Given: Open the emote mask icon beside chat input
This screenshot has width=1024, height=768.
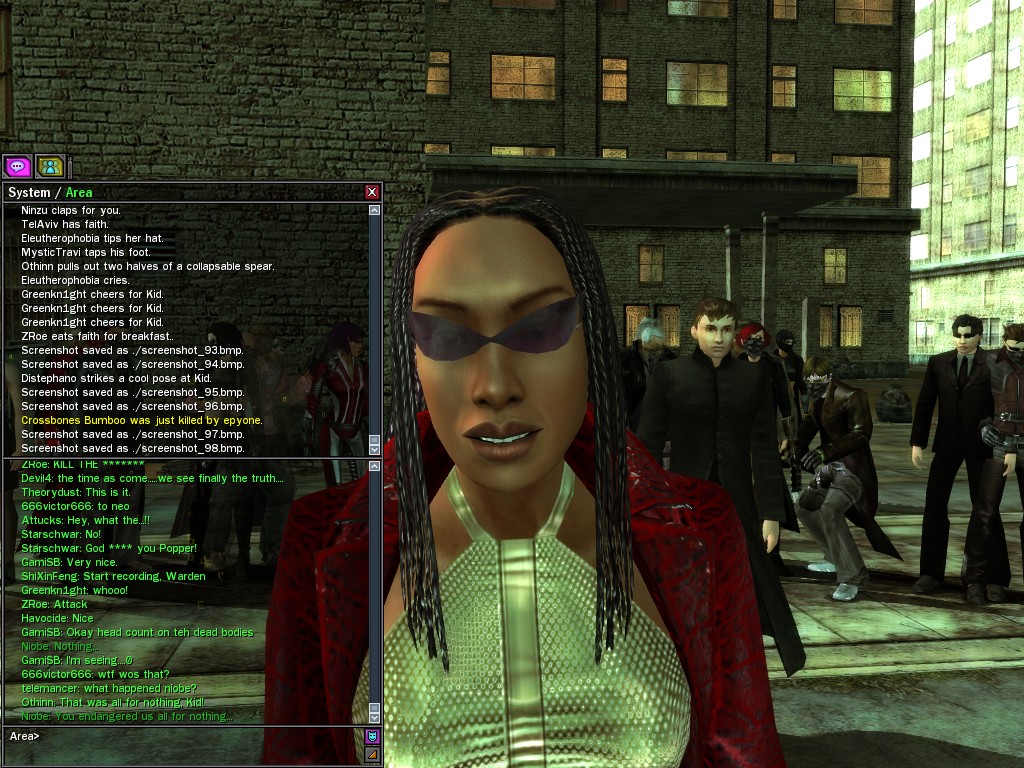Looking at the screenshot, I should (x=372, y=736).
